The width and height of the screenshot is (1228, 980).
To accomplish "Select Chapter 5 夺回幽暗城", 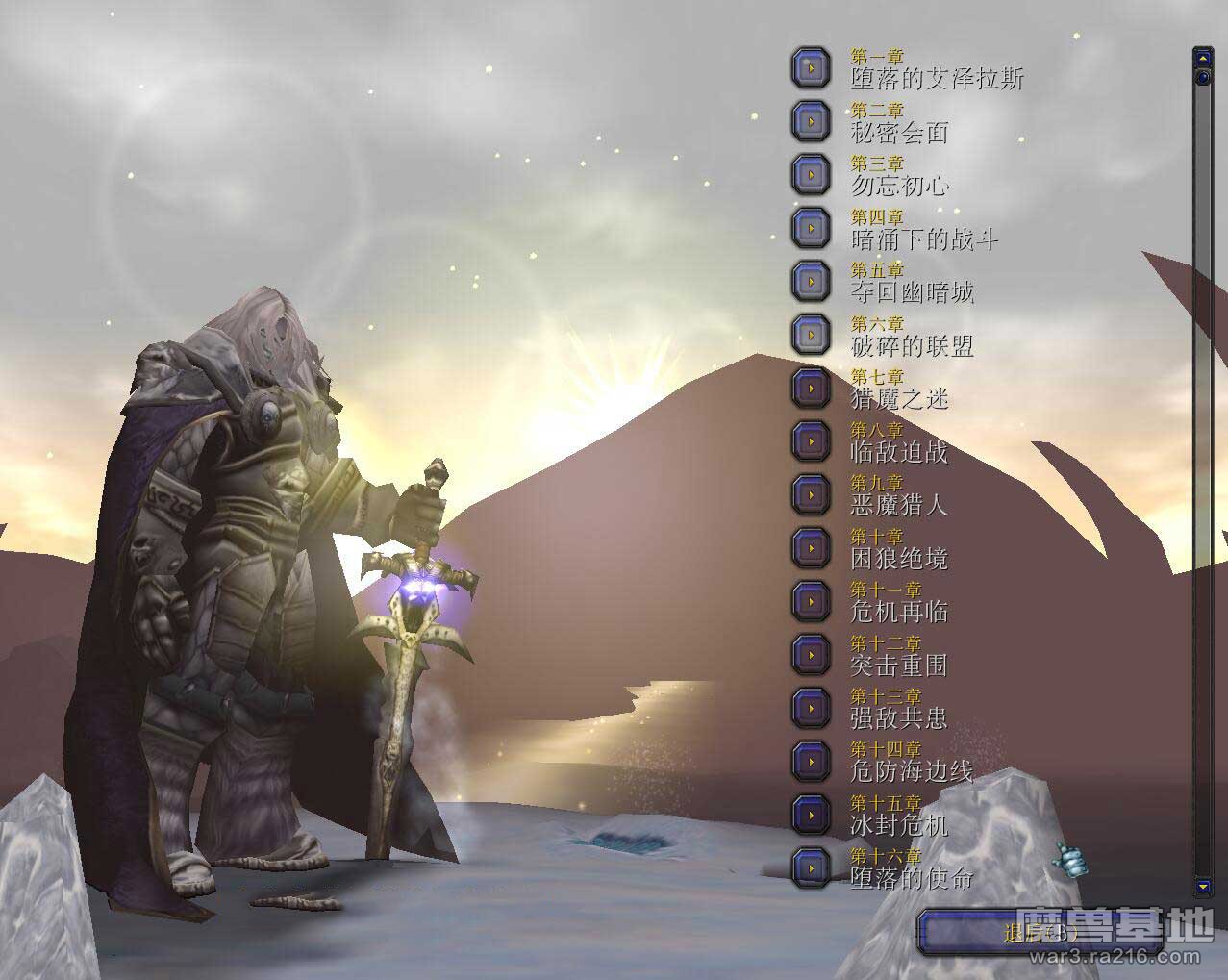I will coord(812,281).
